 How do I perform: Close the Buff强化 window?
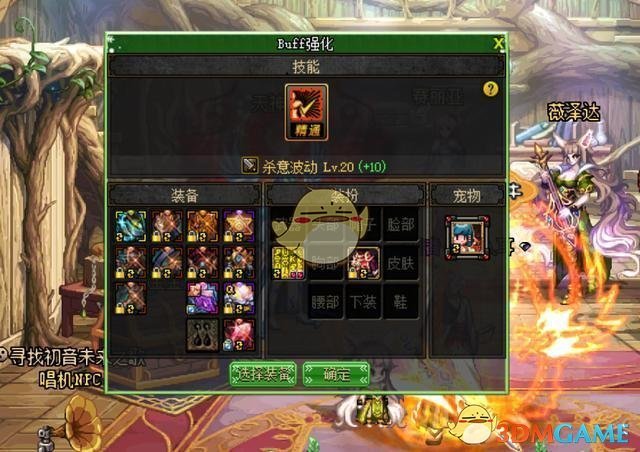[x=498, y=43]
